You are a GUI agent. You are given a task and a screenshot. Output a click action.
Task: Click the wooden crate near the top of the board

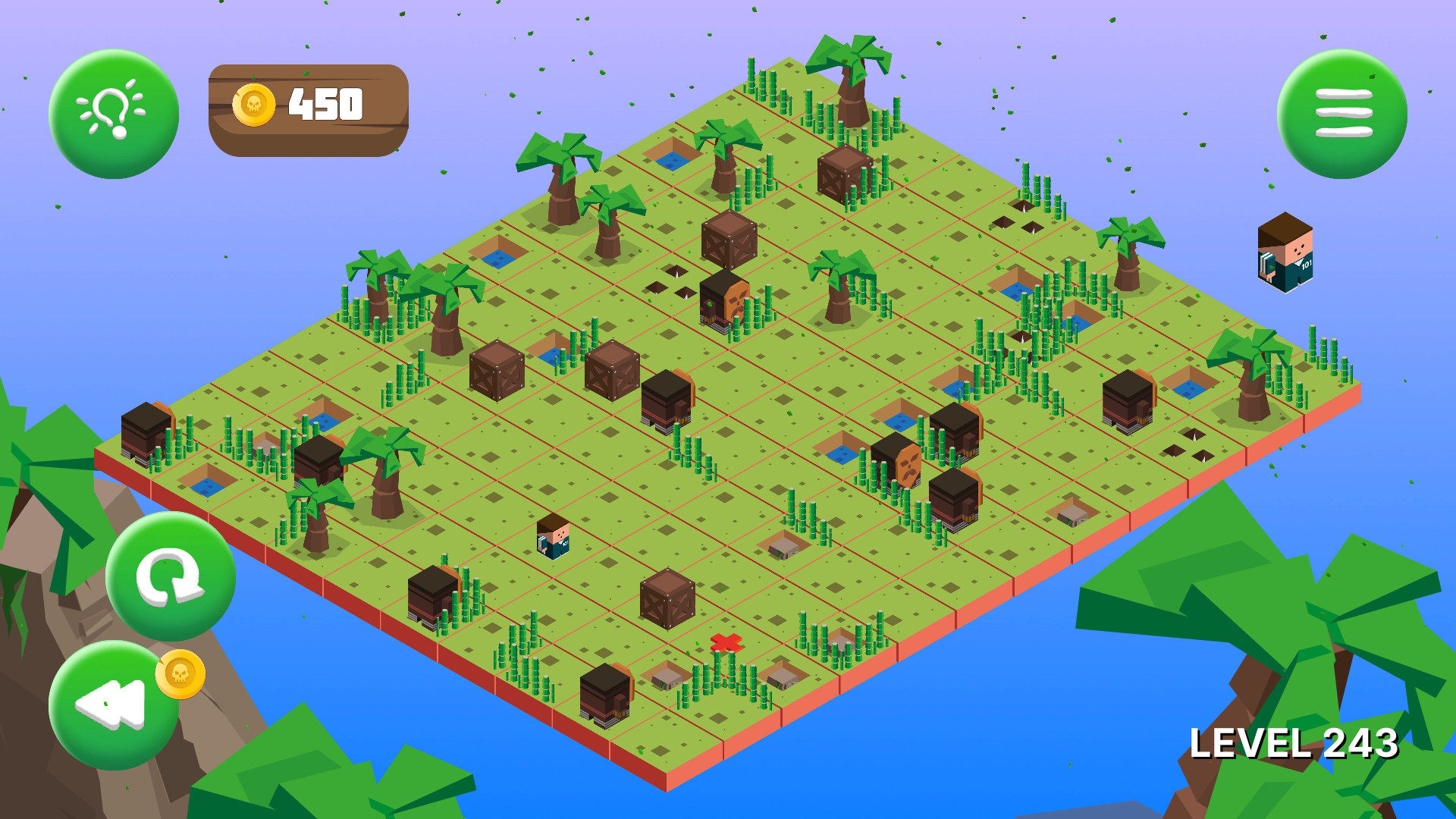click(x=844, y=174)
